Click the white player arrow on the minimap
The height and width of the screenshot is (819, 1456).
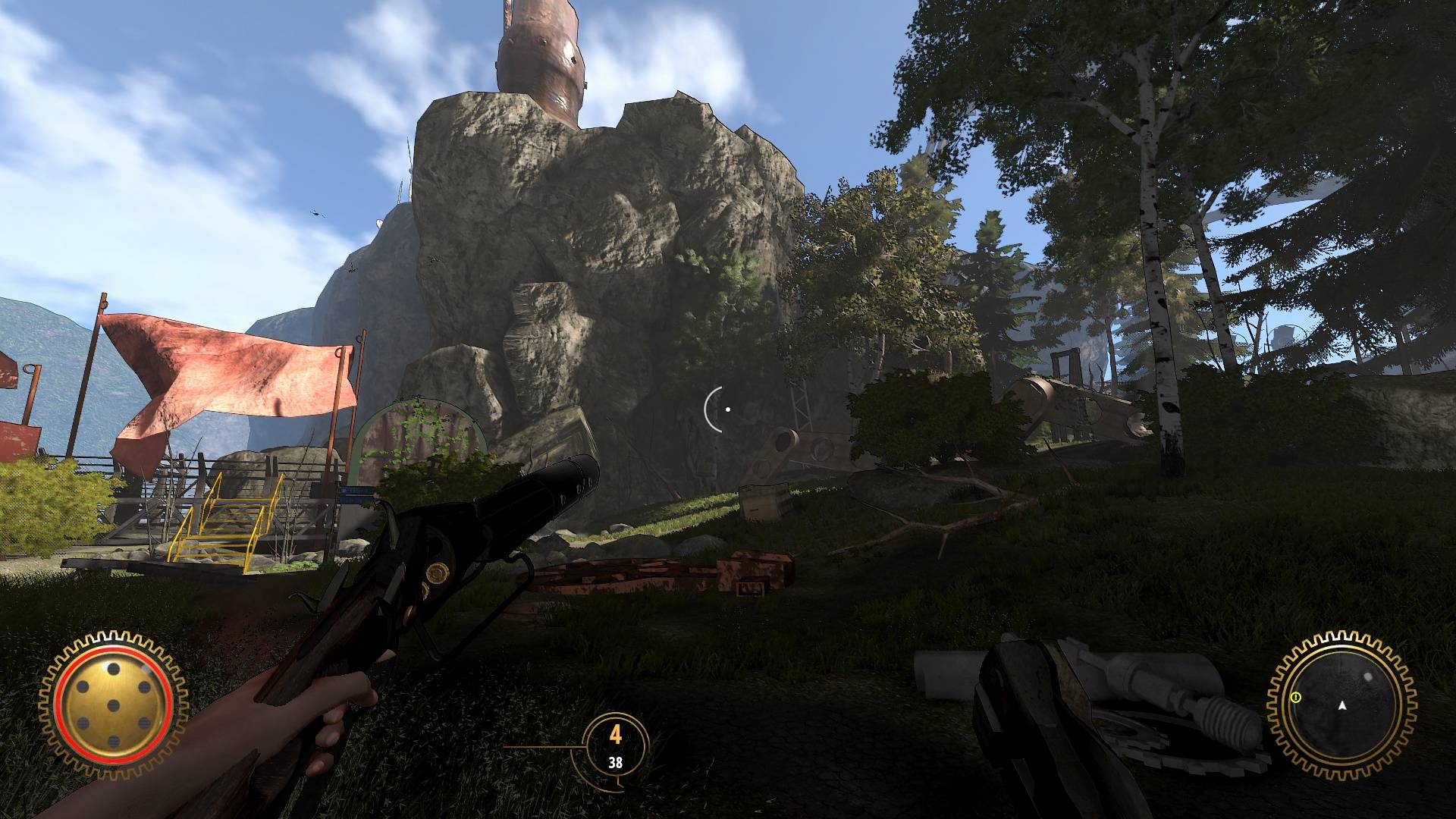pyautogui.click(x=1342, y=707)
